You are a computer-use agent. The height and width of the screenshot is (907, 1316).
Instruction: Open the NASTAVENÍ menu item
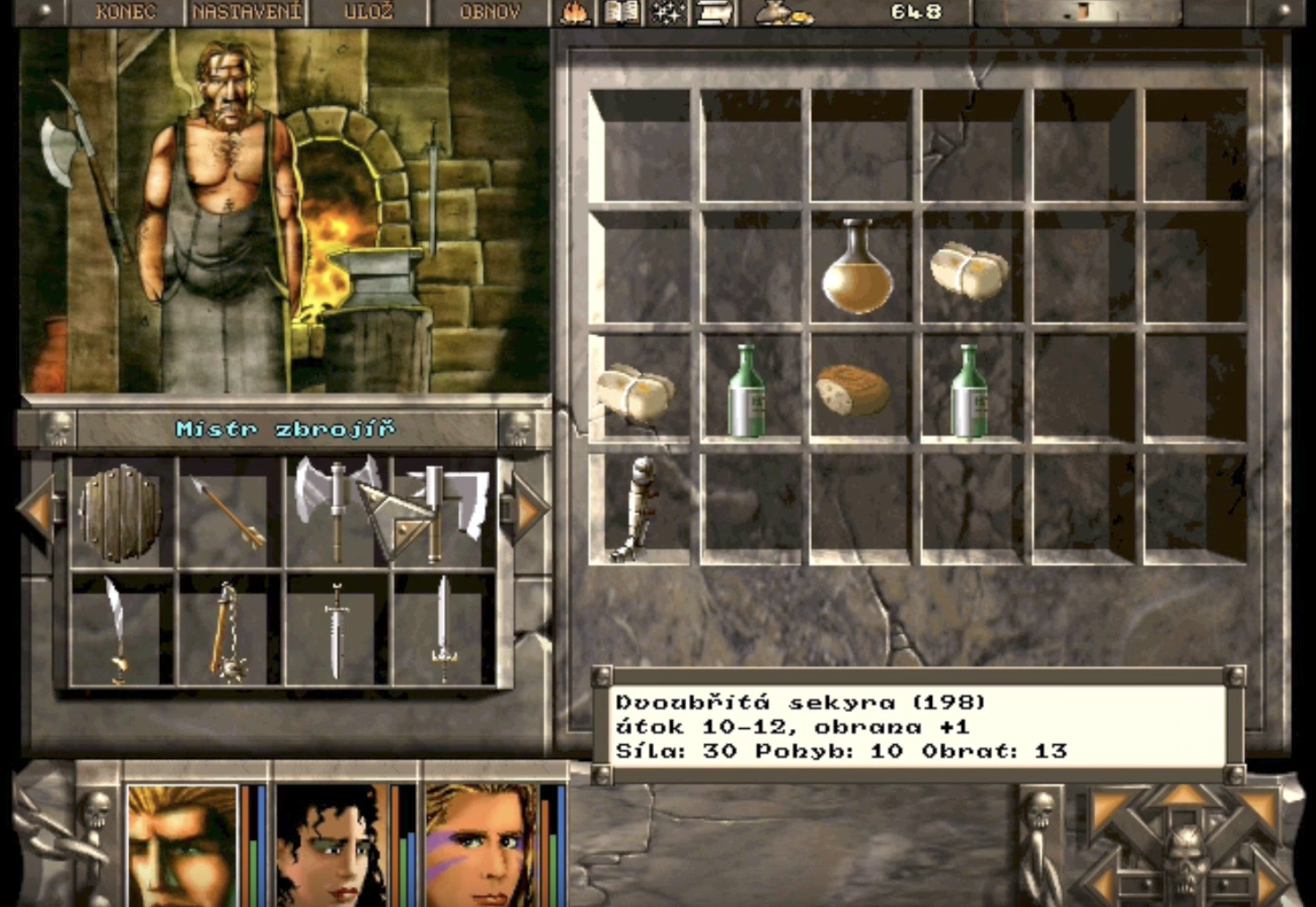(248, 10)
